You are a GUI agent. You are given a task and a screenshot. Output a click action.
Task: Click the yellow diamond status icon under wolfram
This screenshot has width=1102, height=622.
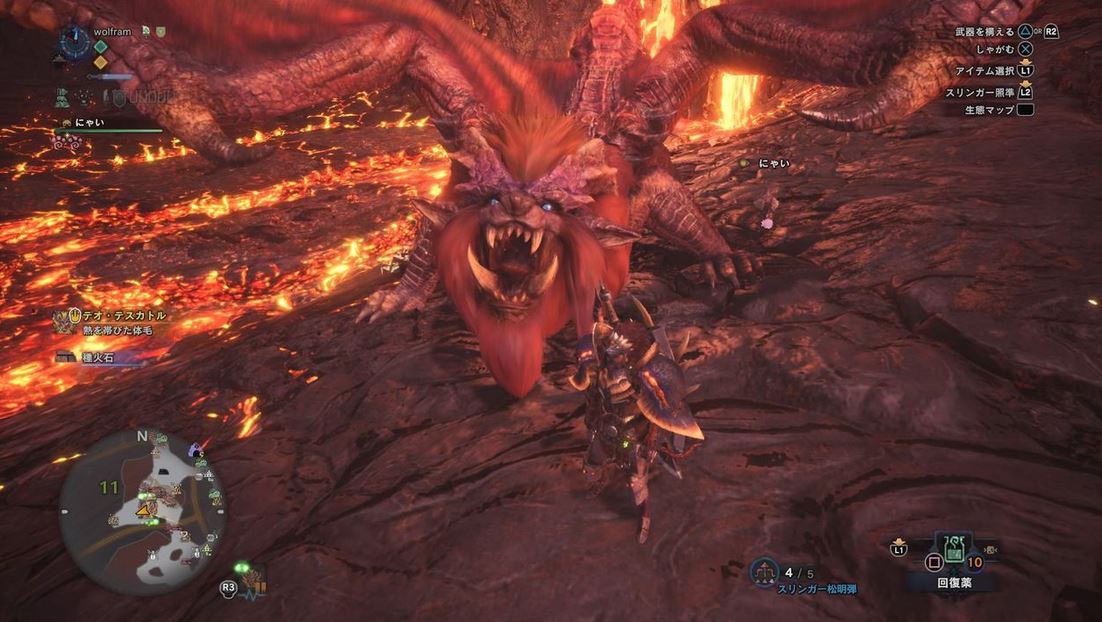(100, 62)
